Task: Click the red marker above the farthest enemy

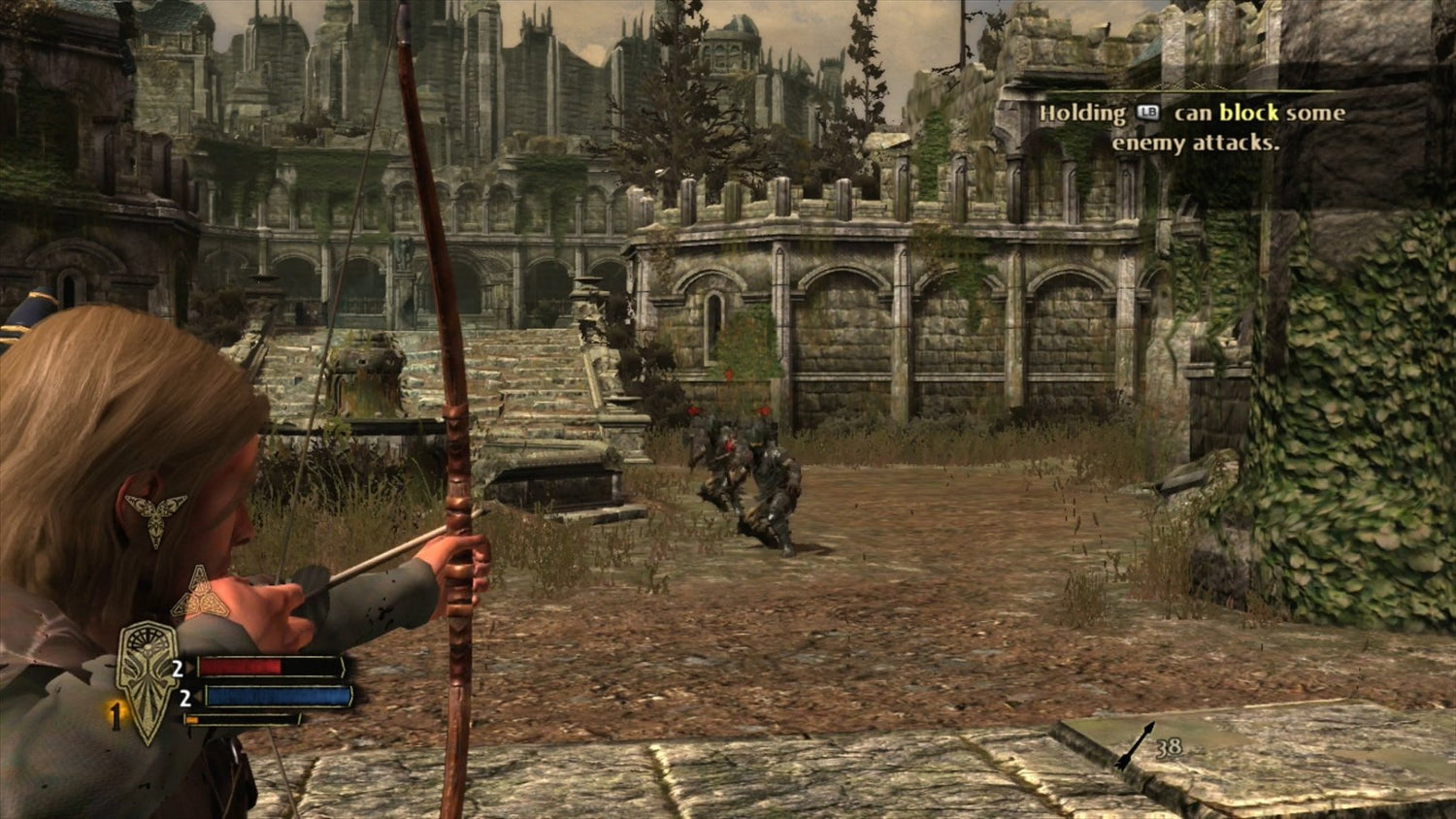Action: click(x=729, y=376)
